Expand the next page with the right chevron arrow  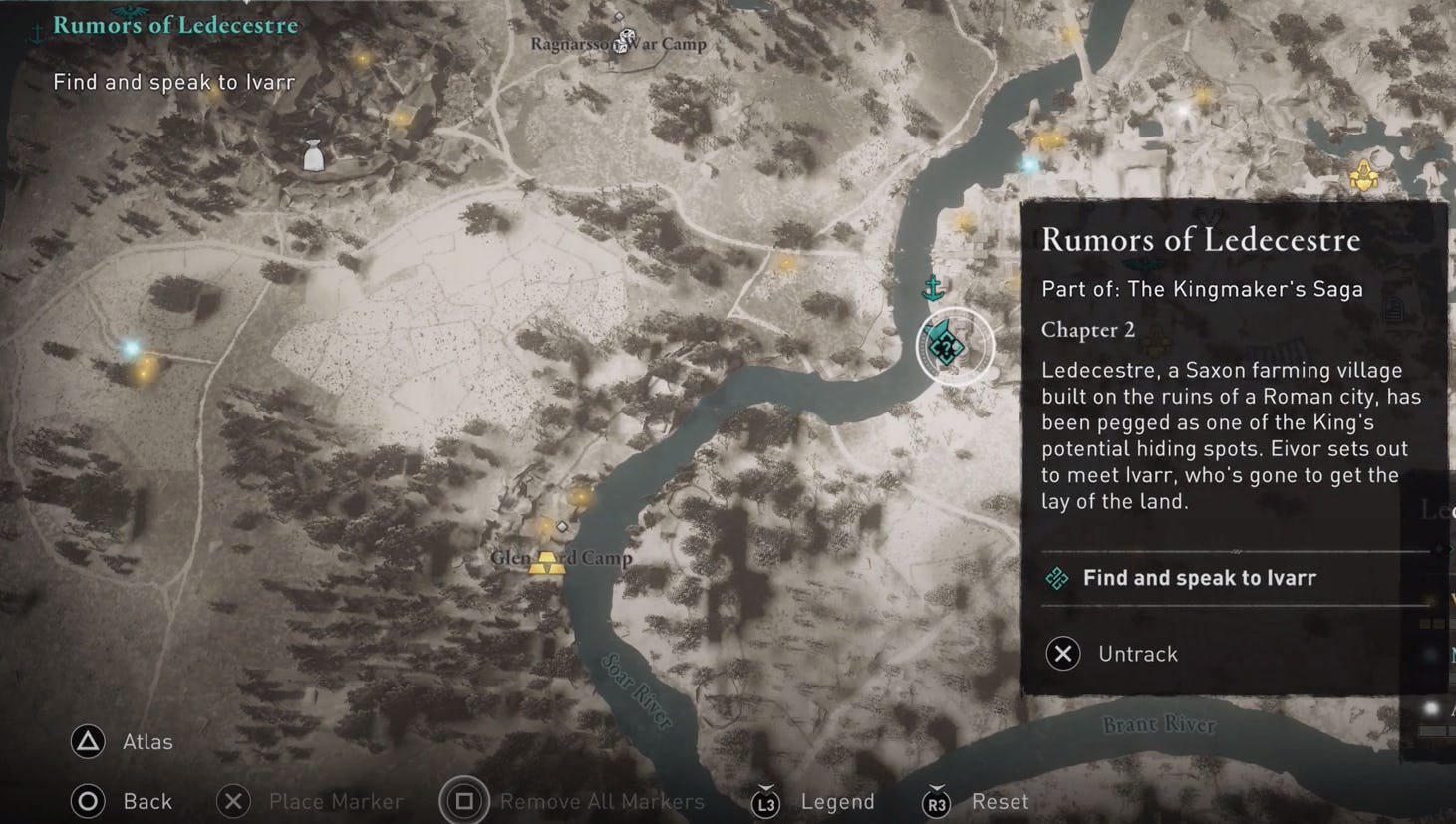coord(1448,547)
